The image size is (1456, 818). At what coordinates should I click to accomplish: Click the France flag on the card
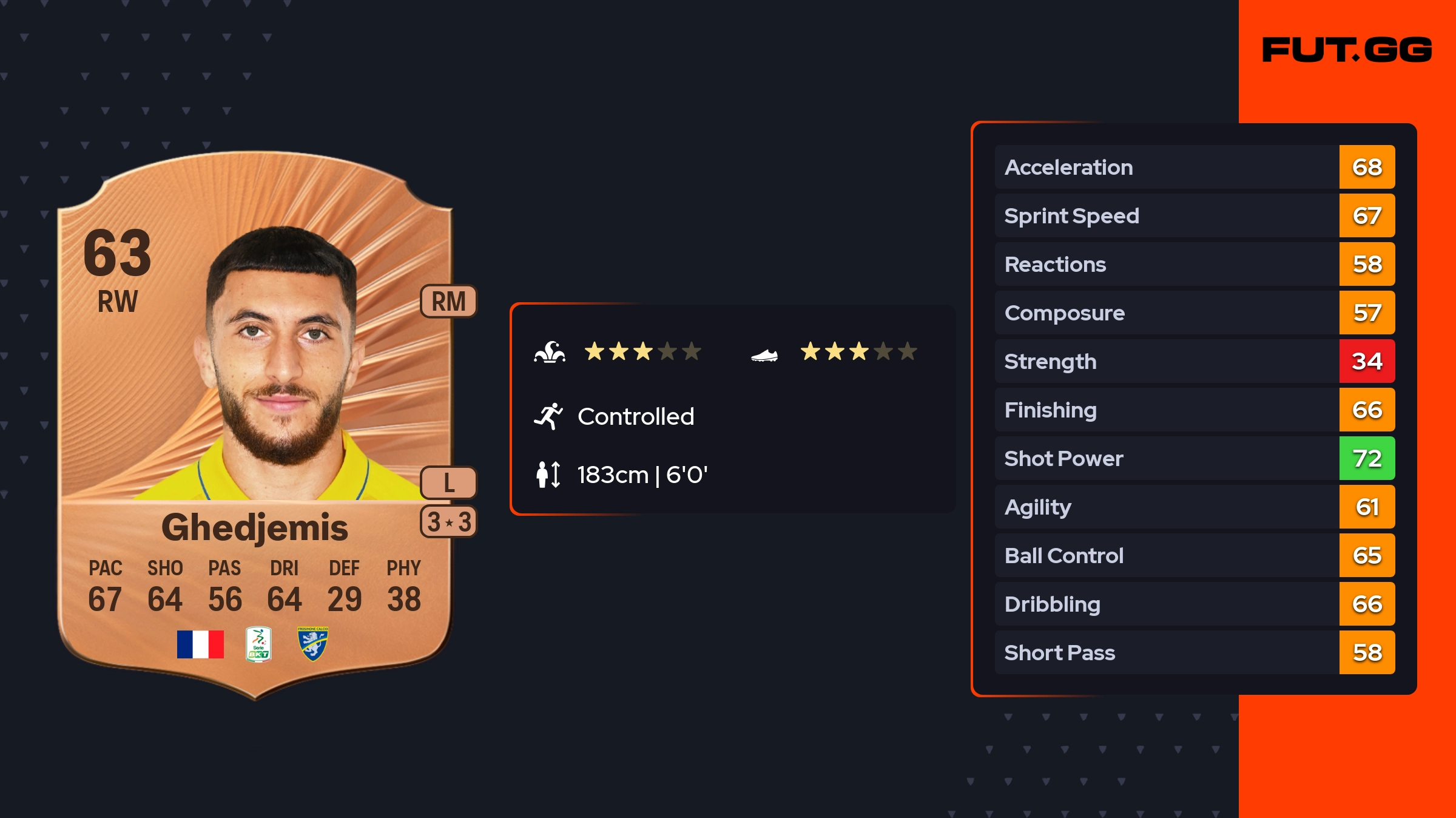[x=200, y=644]
